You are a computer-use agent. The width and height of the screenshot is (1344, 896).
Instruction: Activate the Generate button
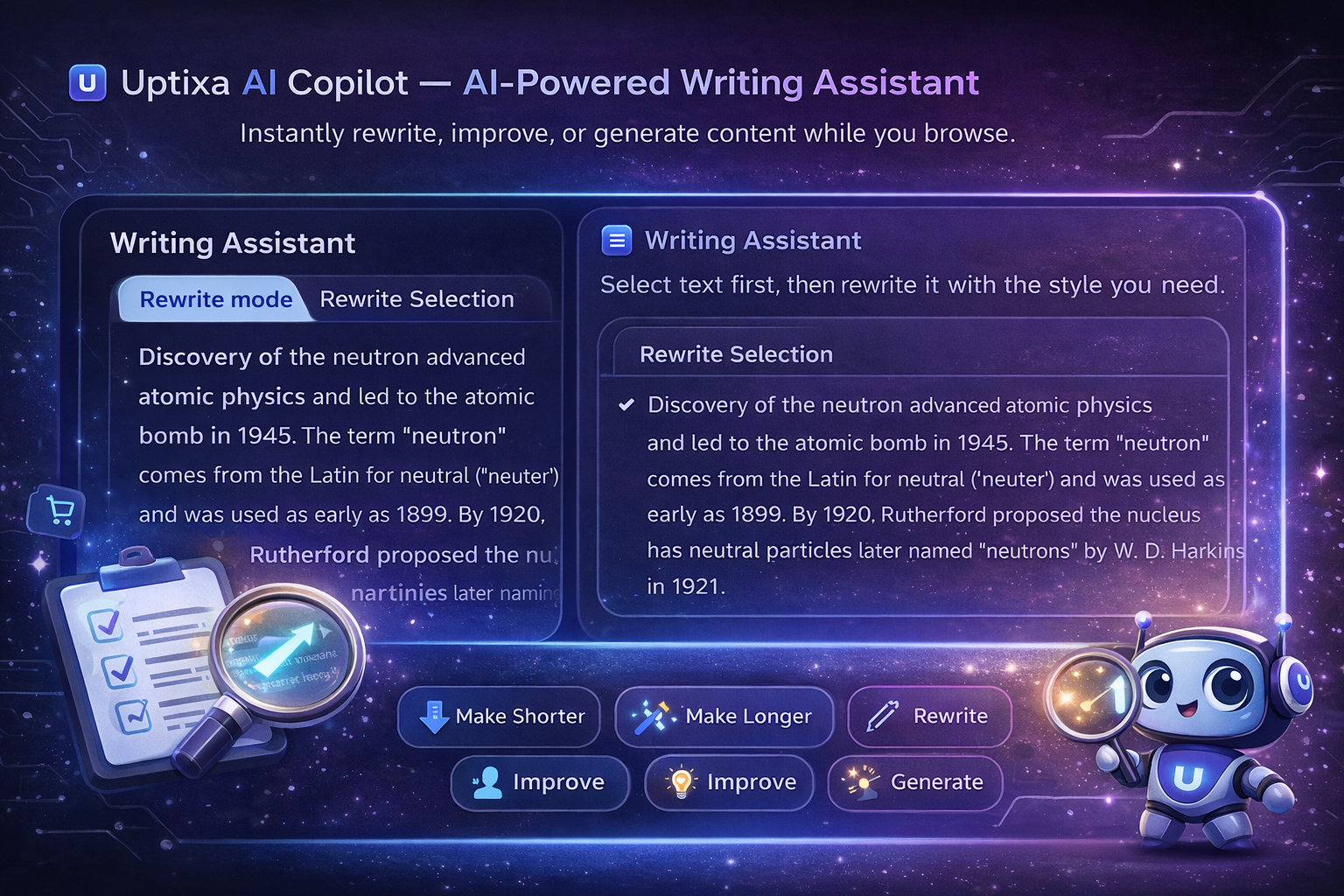pyautogui.click(x=915, y=782)
